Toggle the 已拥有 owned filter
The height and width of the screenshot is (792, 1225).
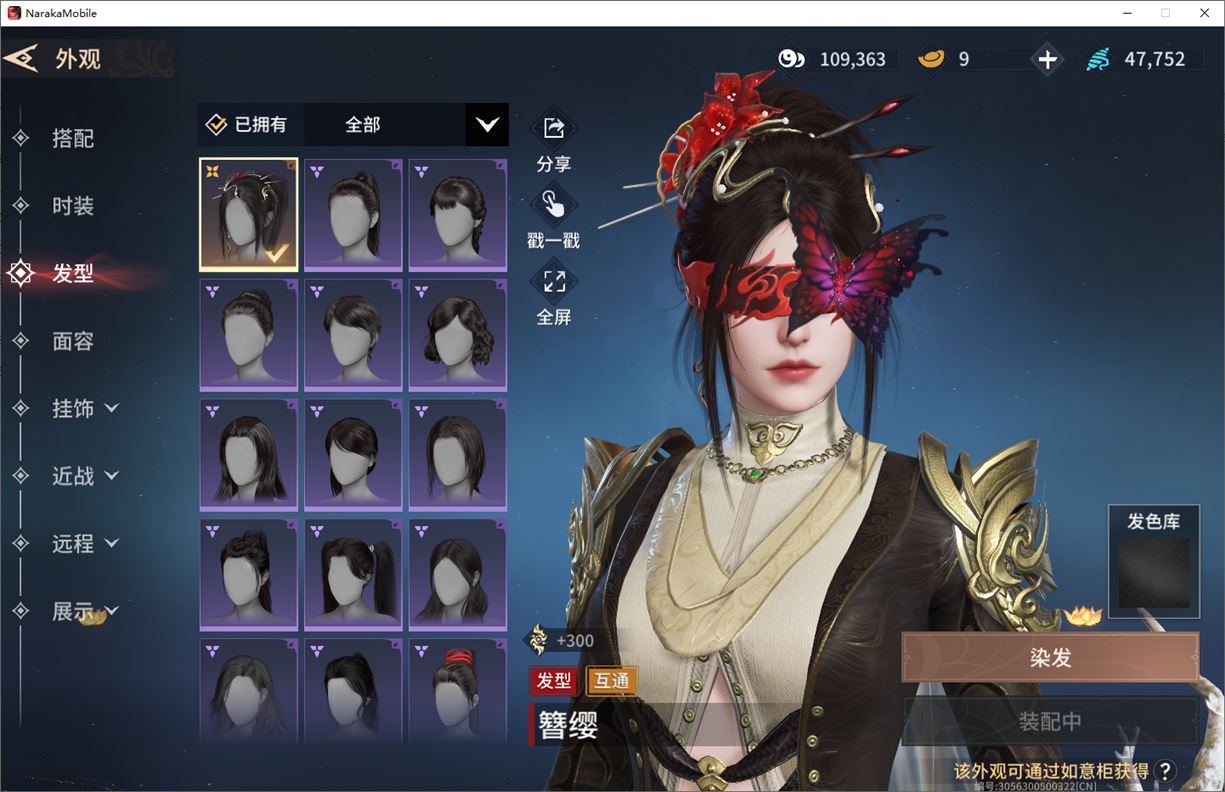pyautogui.click(x=247, y=125)
